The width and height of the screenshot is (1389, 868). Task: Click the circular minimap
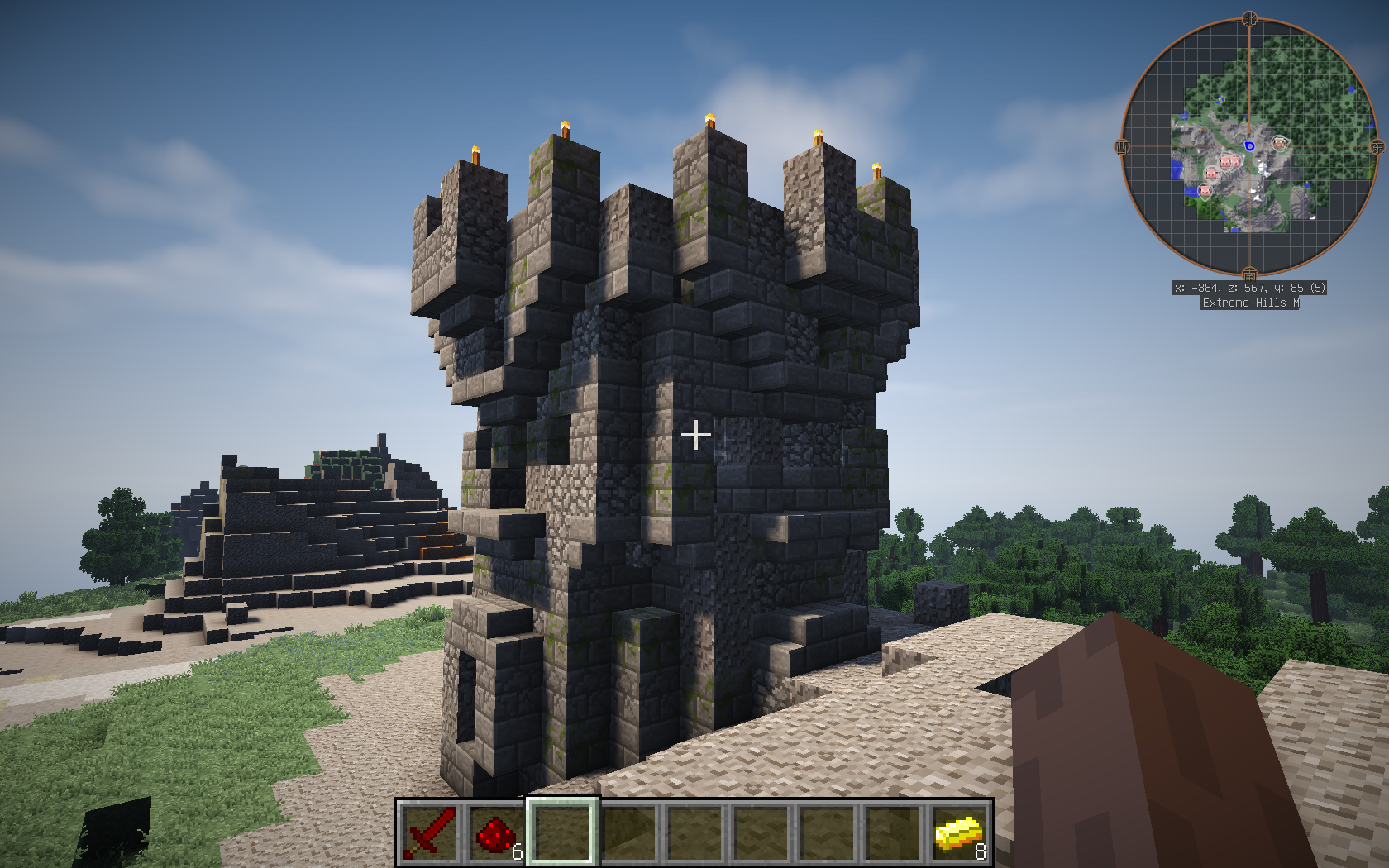(1249, 147)
